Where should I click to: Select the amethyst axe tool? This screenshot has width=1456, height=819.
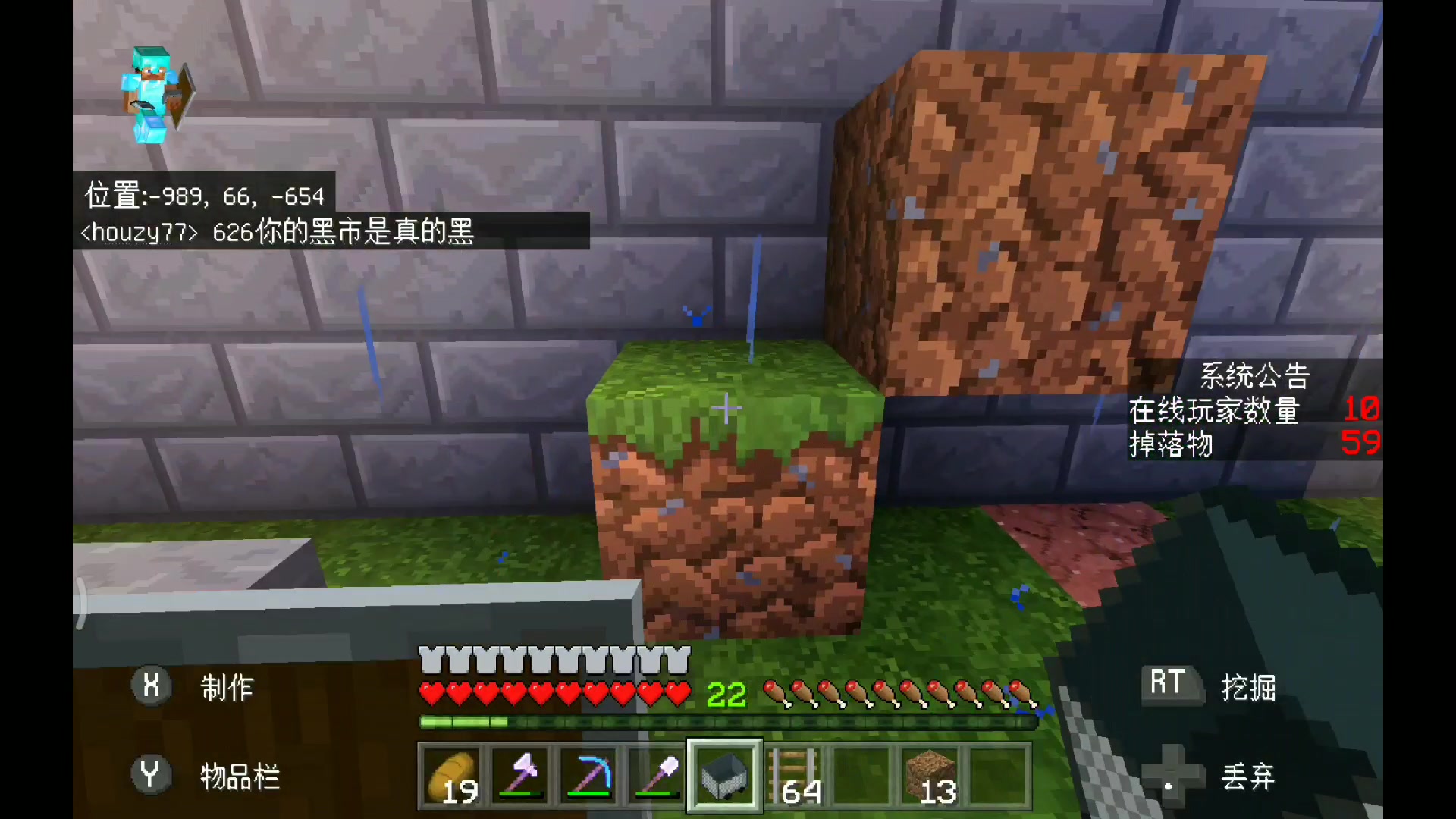click(519, 775)
